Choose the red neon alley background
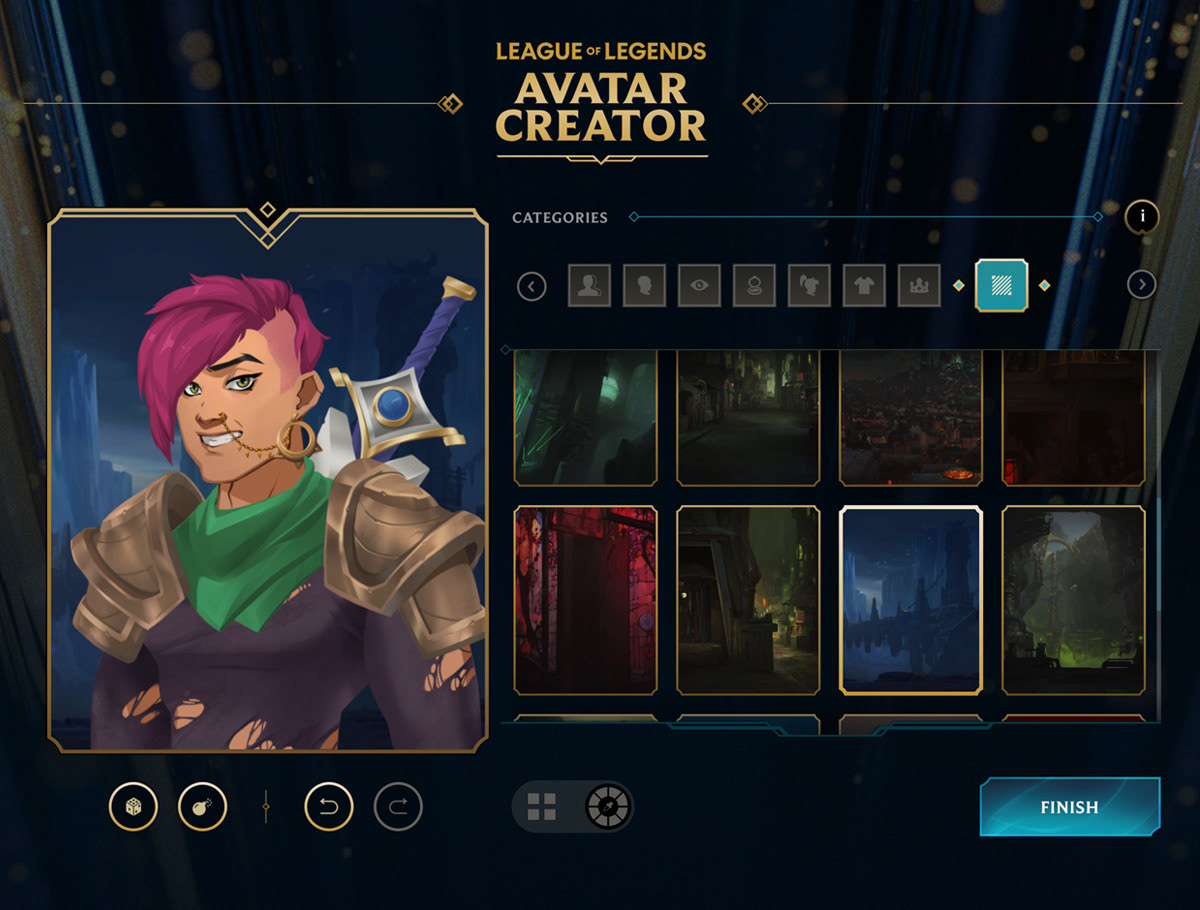Screen dimensions: 1200x910 tap(586, 600)
